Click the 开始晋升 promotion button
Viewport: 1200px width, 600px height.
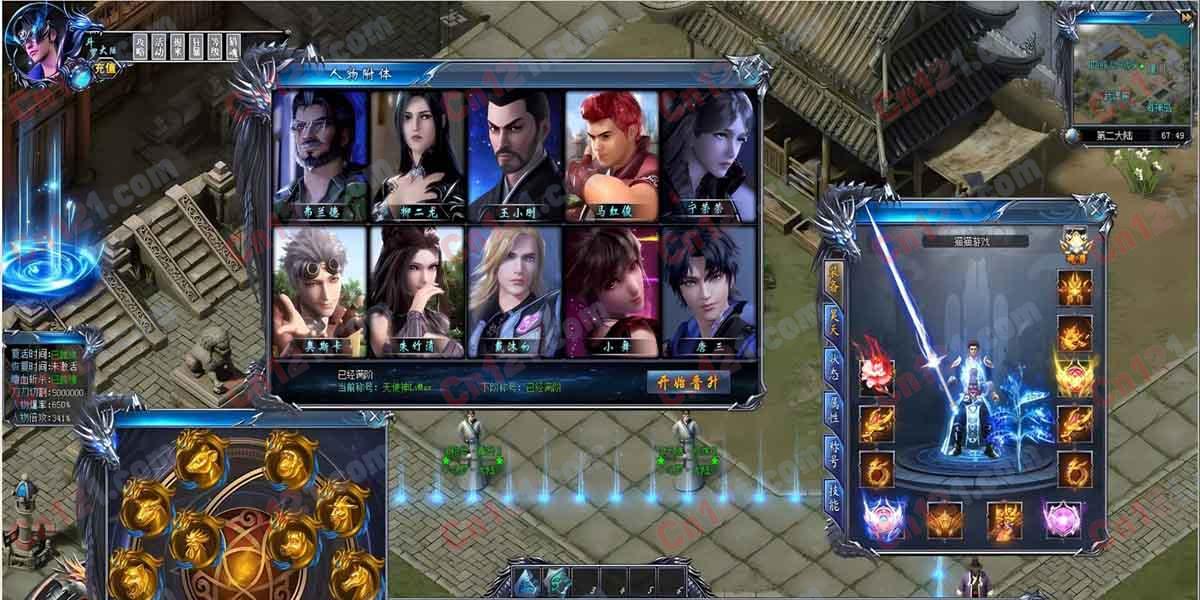pyautogui.click(x=689, y=383)
